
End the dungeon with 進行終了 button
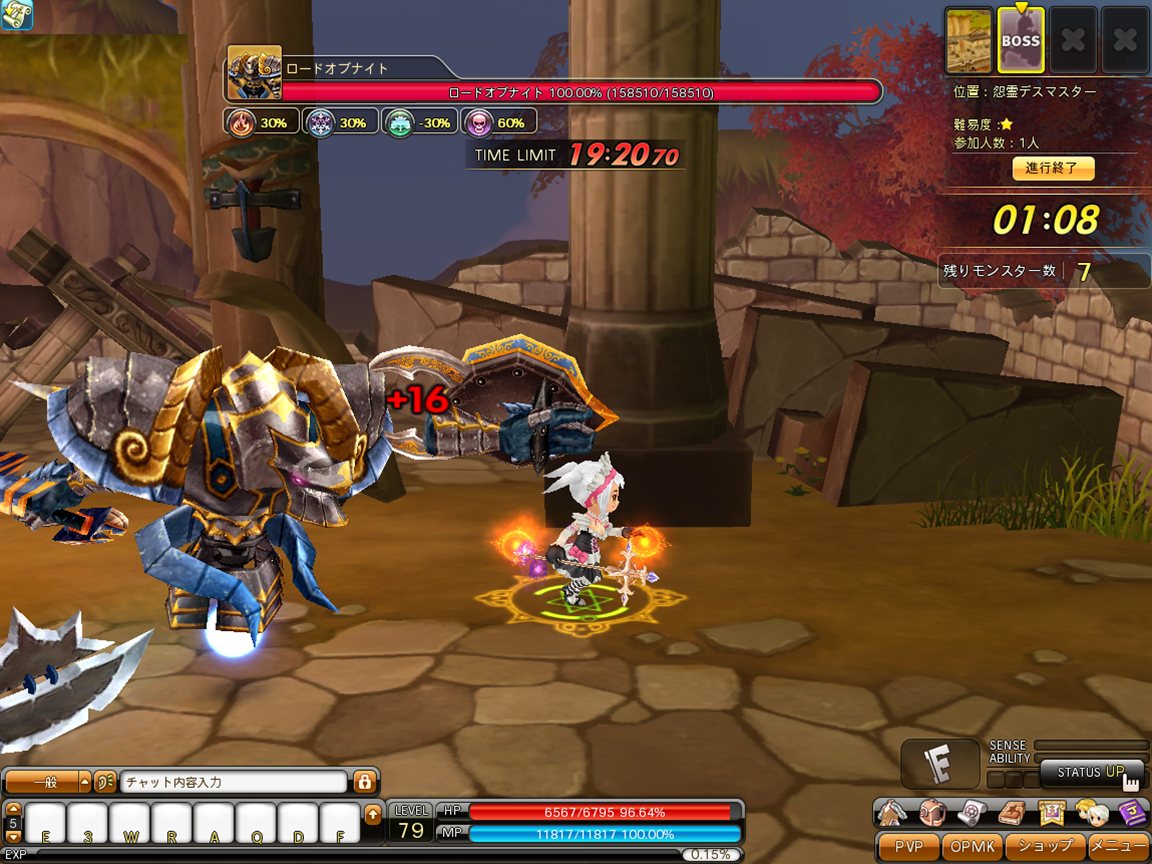1053,168
